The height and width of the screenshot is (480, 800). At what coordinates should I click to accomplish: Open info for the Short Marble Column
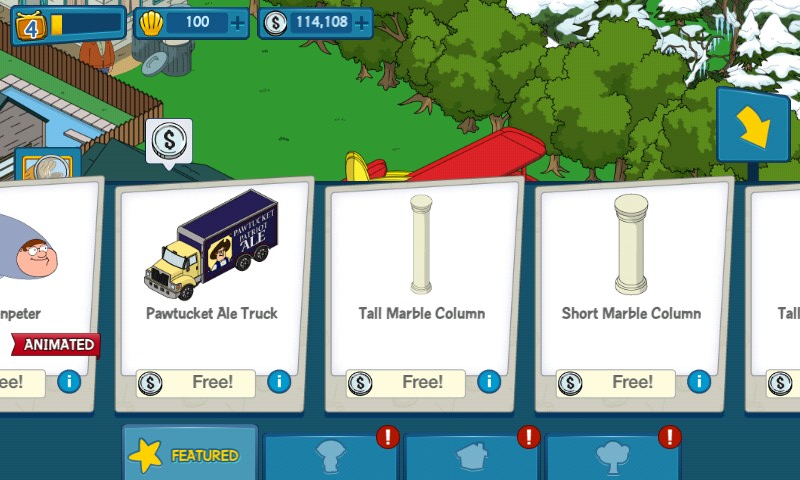[x=699, y=381]
